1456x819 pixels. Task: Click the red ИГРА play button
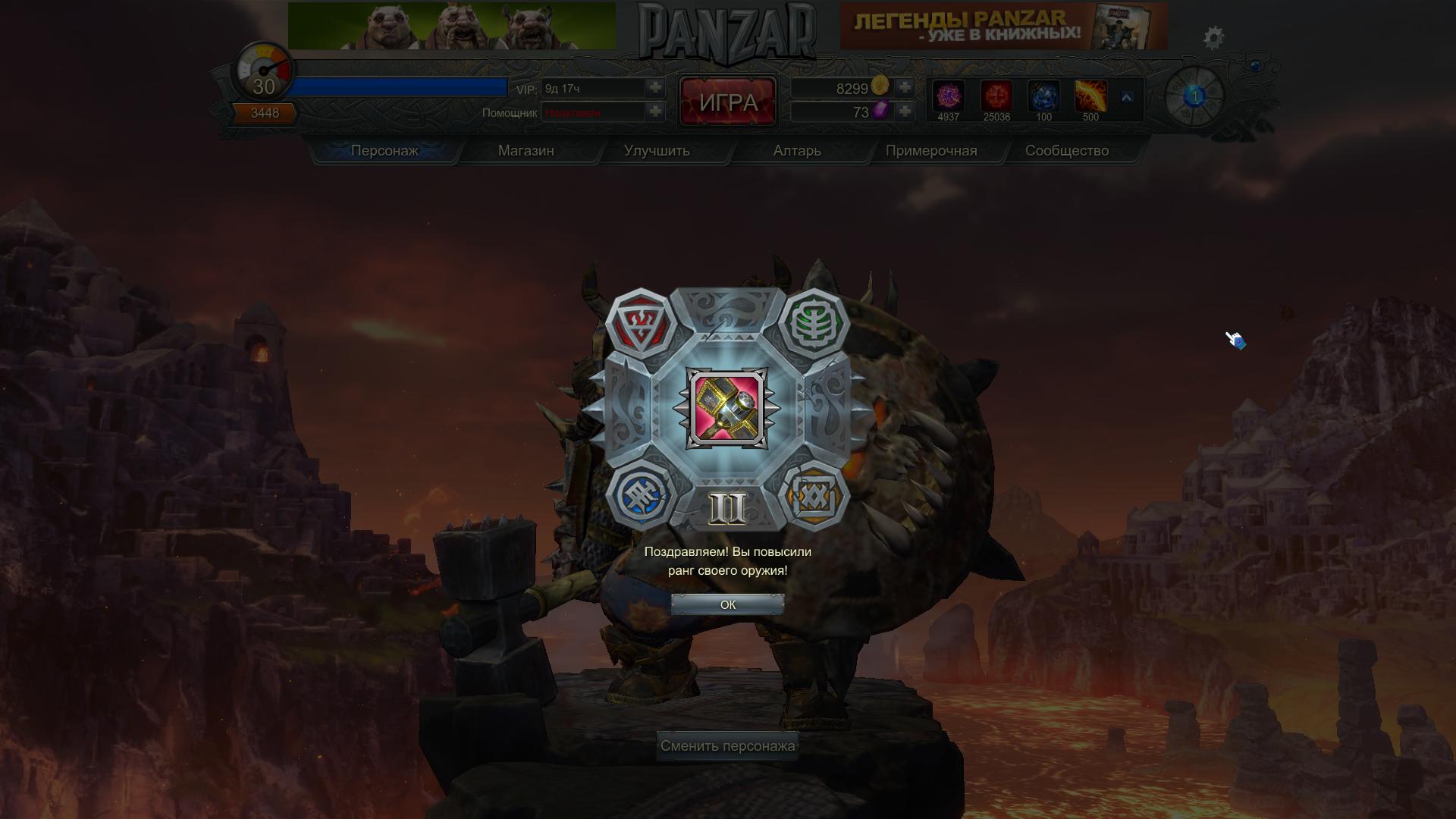tap(728, 102)
